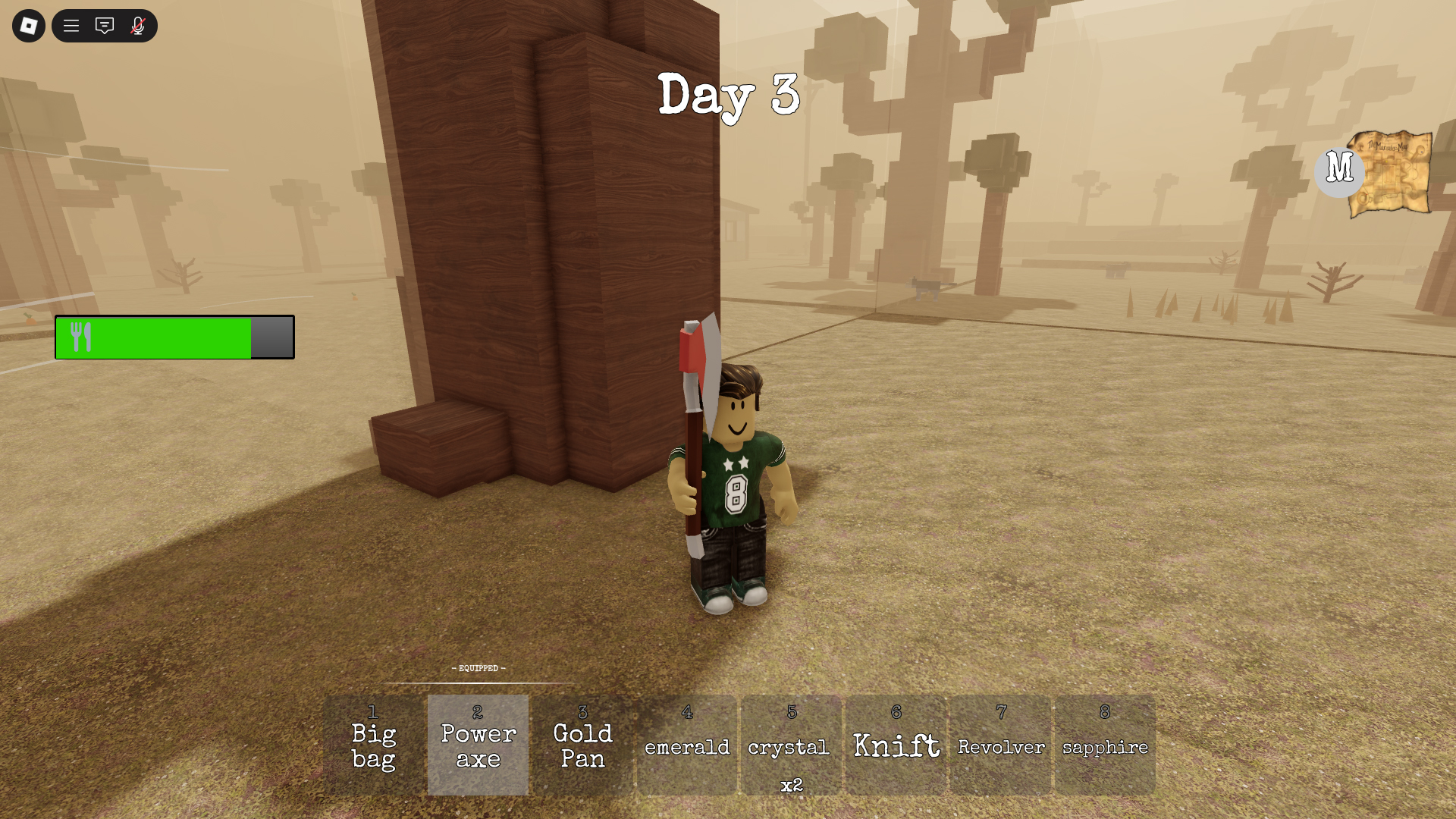Unmute the crossed-out microphone
Screen dimensions: 1456x819
[137, 26]
